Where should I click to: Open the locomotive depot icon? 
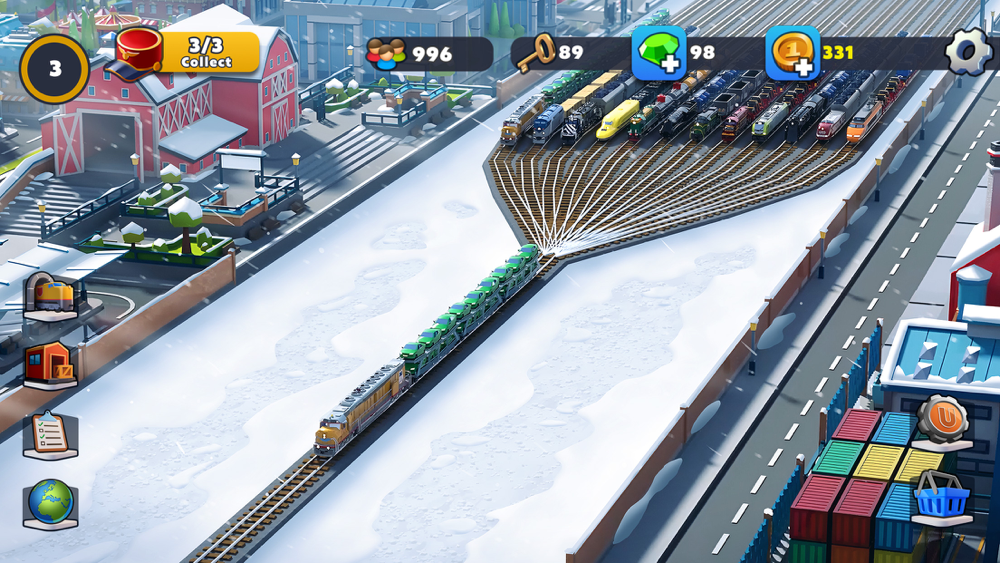pyautogui.click(x=52, y=296)
